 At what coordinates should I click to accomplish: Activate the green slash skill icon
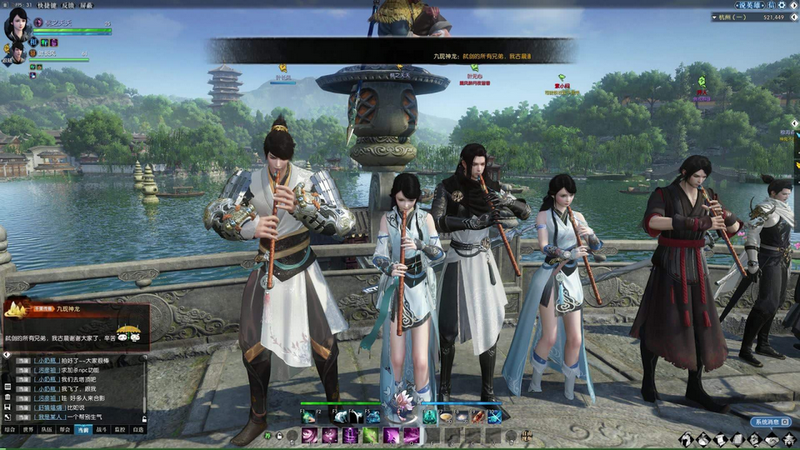(x=369, y=436)
